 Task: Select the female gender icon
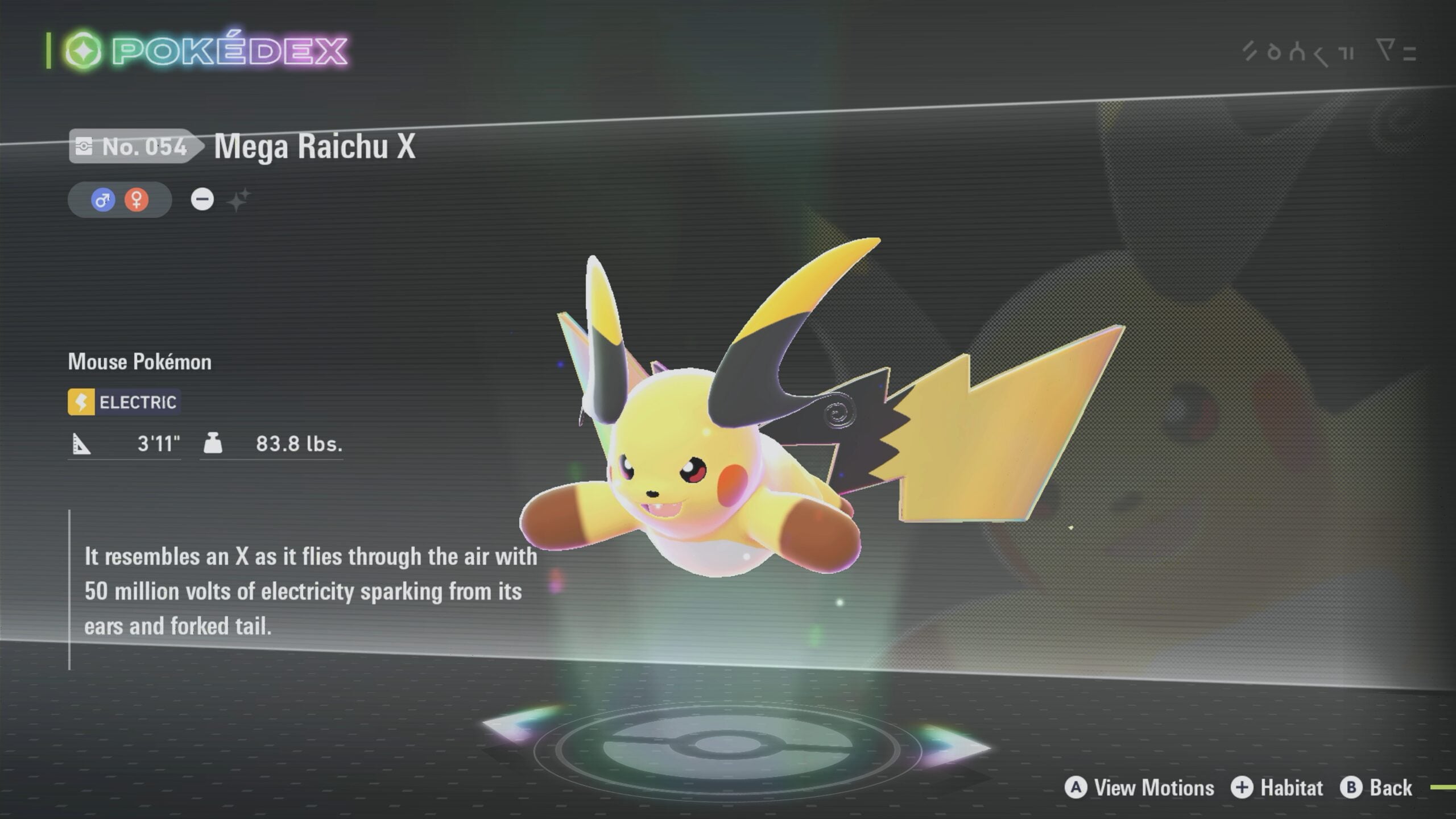coord(136,200)
